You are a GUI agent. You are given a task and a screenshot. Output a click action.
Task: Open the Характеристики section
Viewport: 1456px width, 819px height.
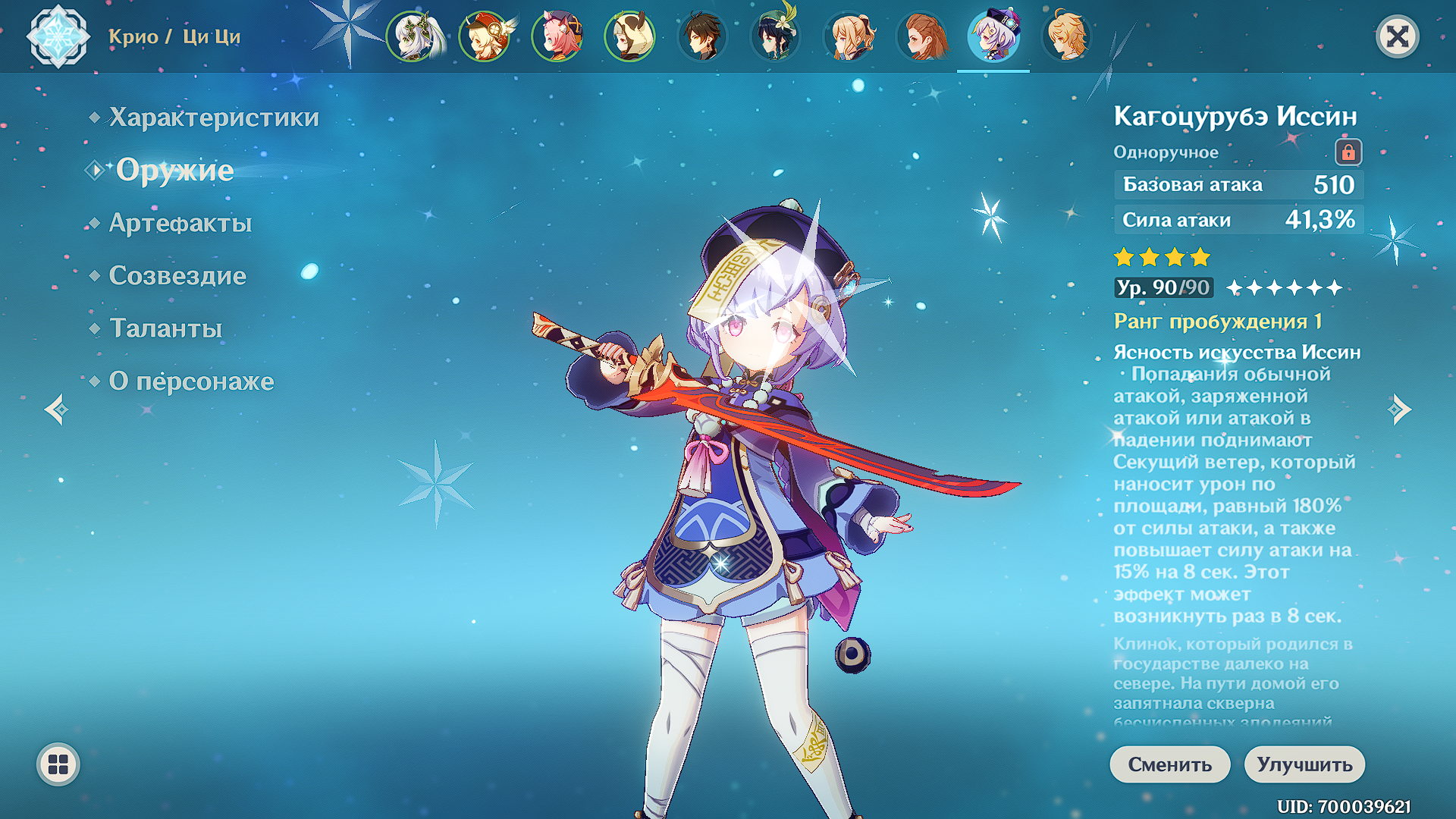click(x=213, y=118)
